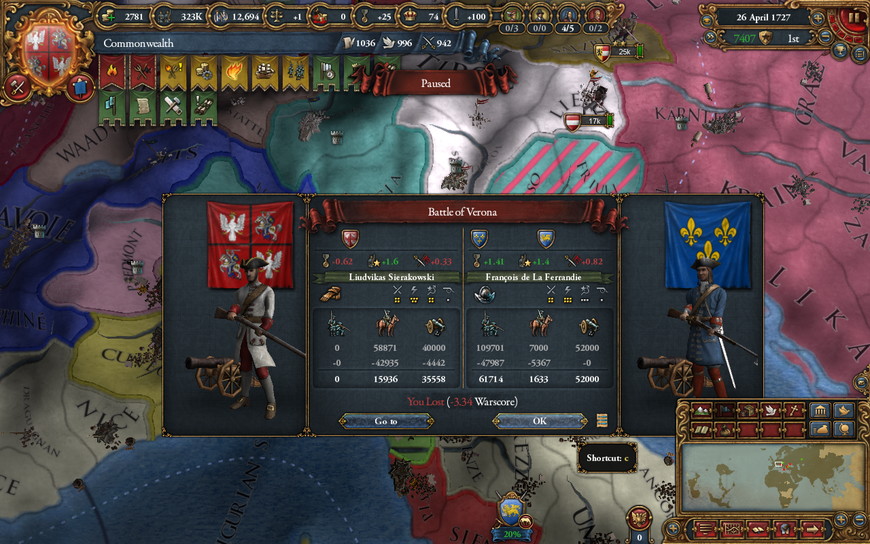Select the terrain map mode
Image resolution: width=870 pixels, height=544 pixels.
tap(701, 411)
